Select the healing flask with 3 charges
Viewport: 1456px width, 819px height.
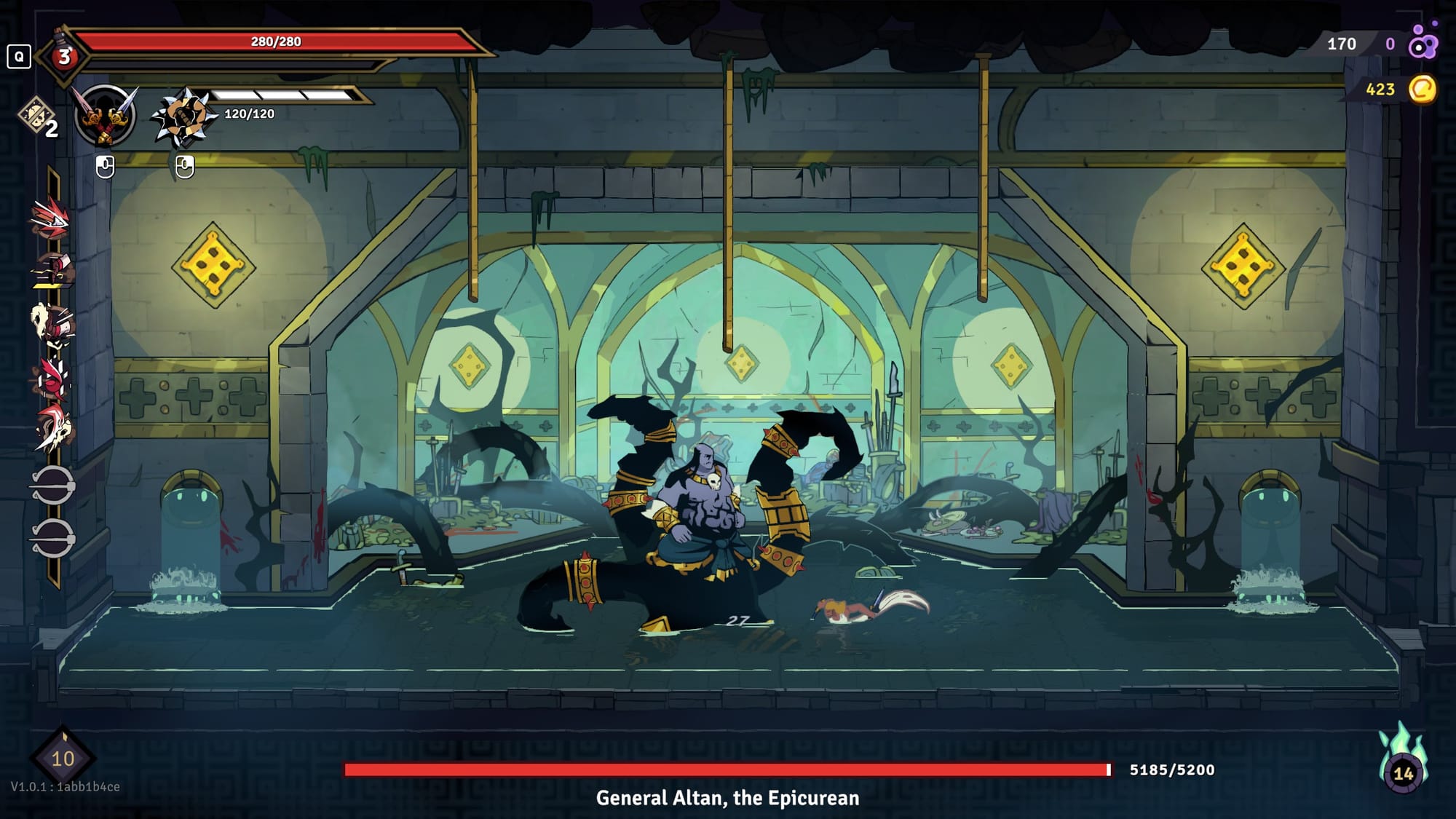64,55
